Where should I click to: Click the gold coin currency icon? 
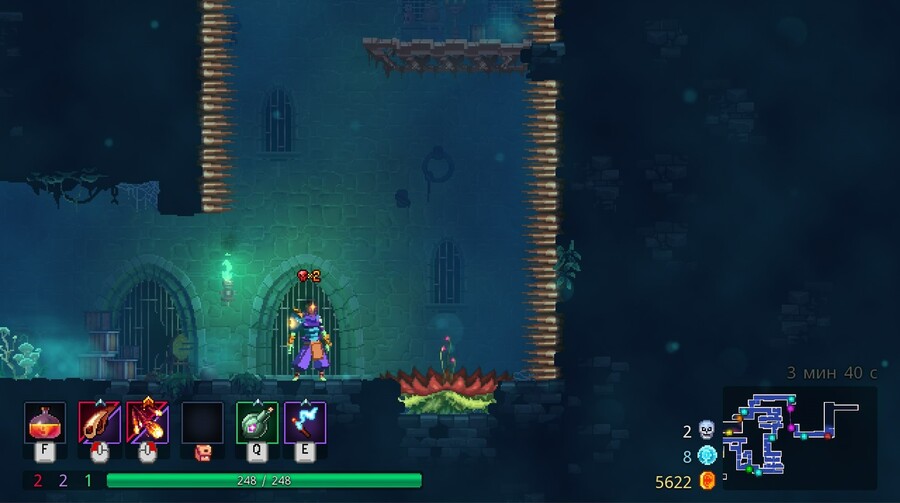(708, 481)
